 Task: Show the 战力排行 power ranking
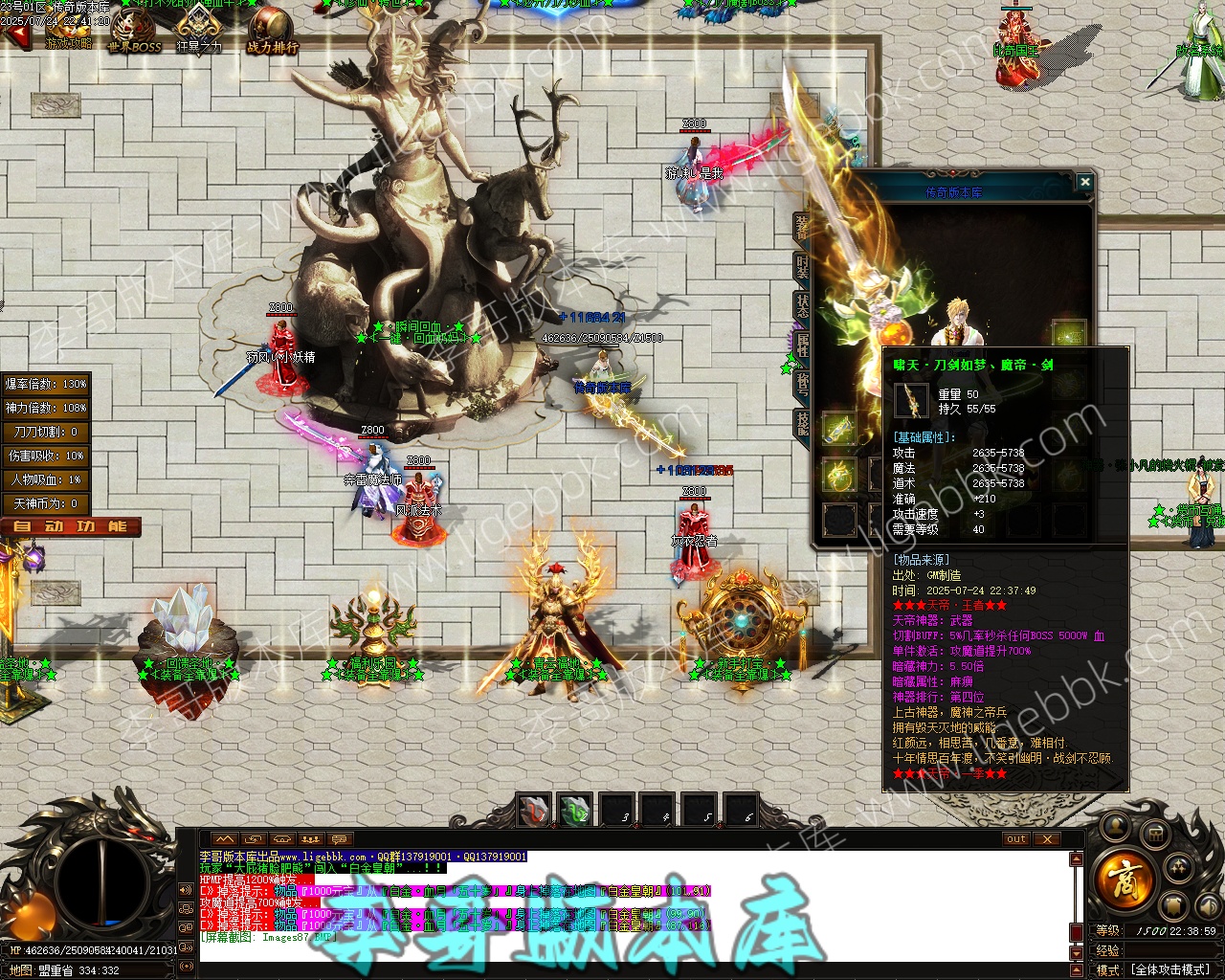(x=272, y=32)
